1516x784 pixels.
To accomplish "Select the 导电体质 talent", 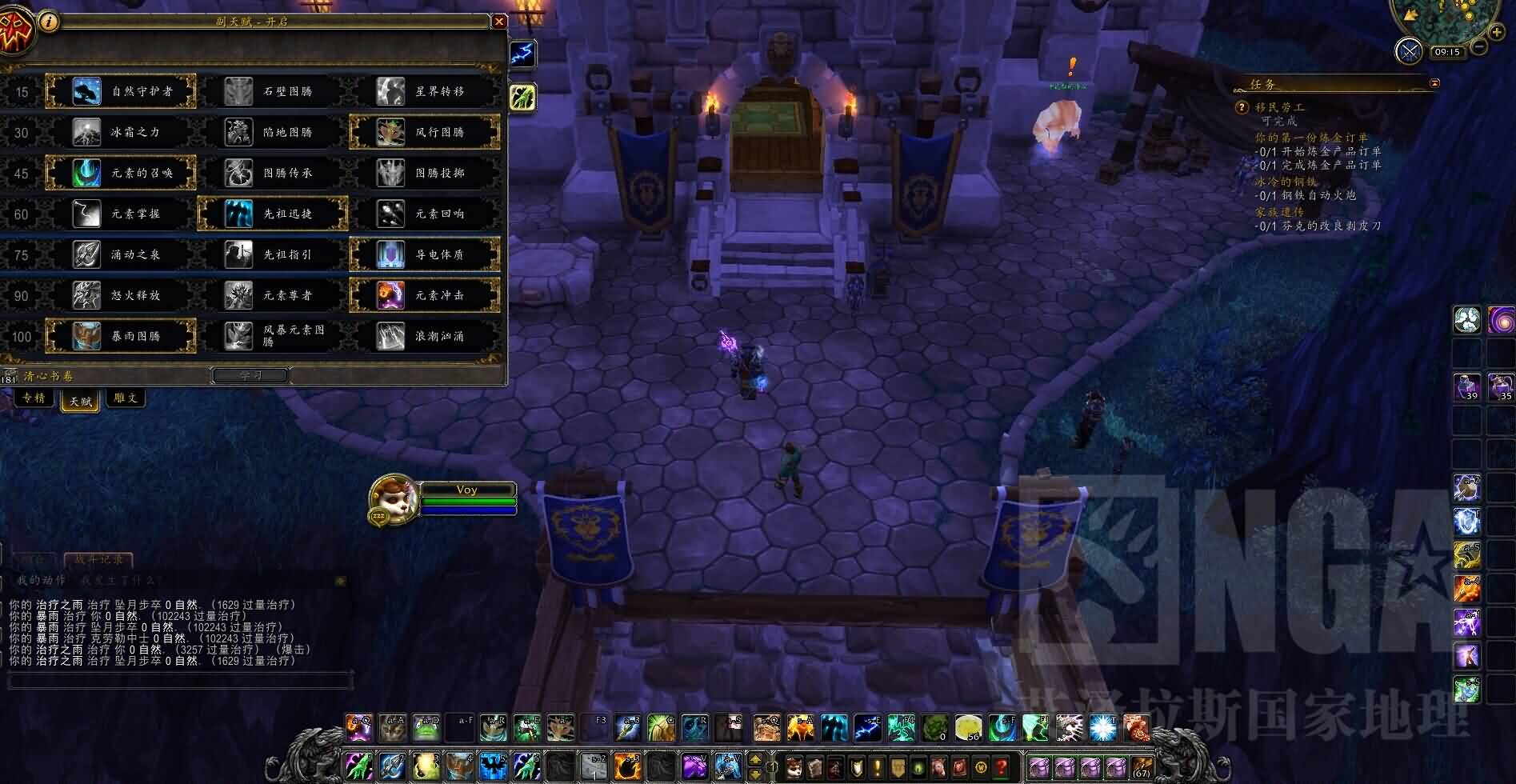I will coord(425,254).
